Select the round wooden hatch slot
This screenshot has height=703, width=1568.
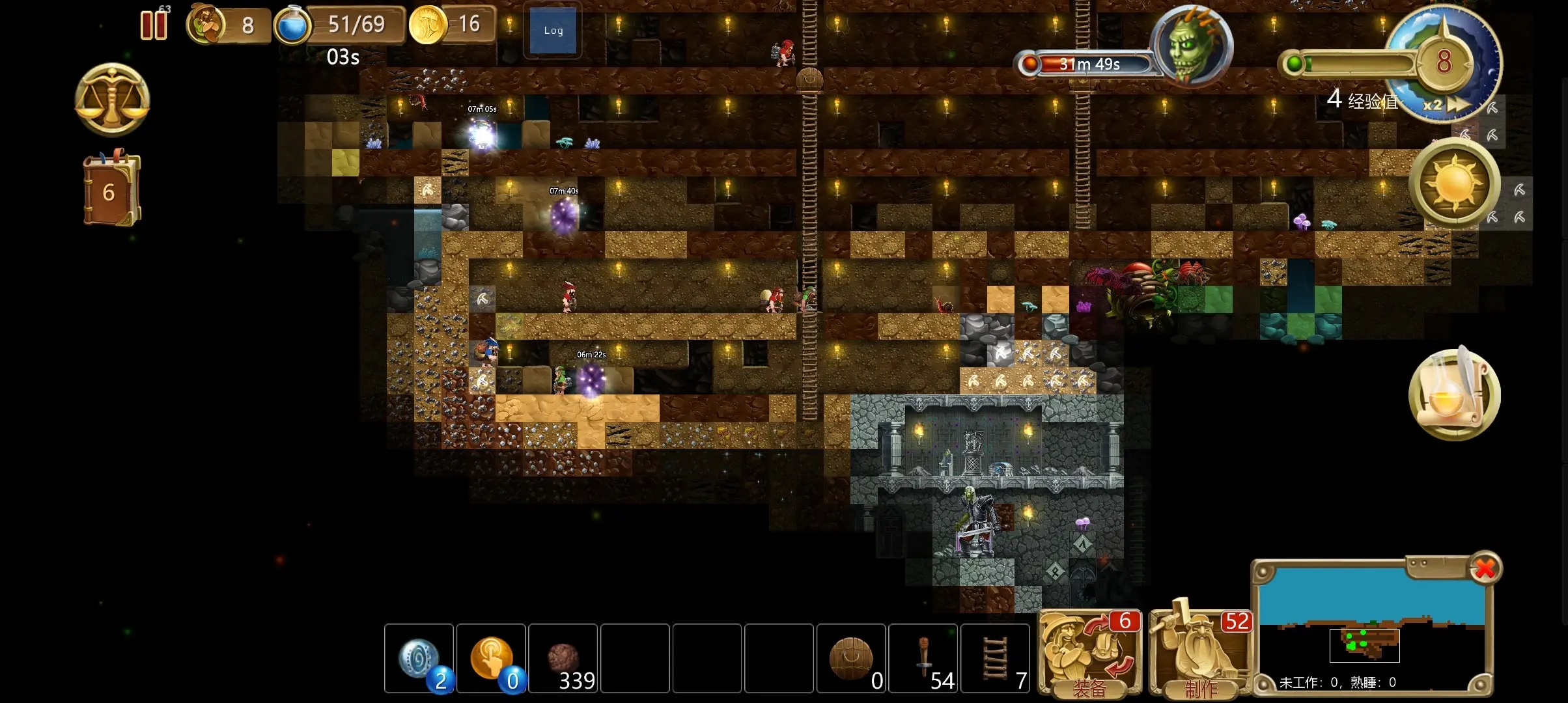click(850, 659)
